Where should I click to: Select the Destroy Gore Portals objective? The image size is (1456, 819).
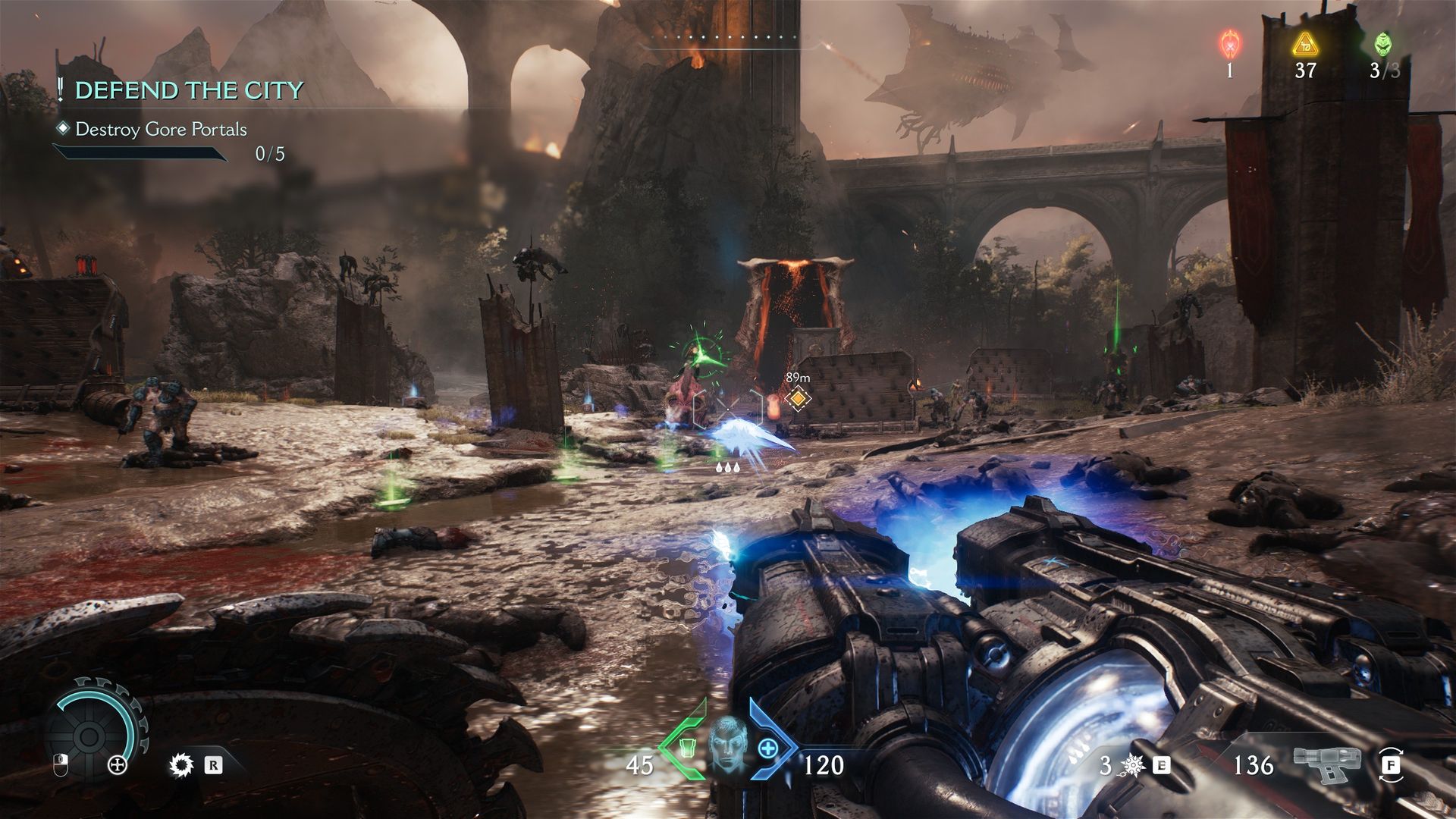tap(161, 130)
